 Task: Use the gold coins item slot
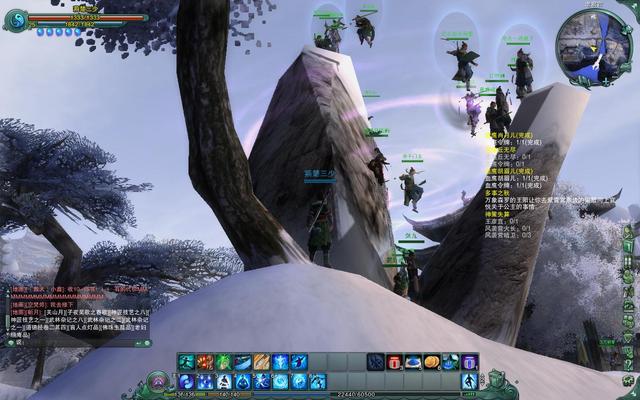[x=432, y=362]
